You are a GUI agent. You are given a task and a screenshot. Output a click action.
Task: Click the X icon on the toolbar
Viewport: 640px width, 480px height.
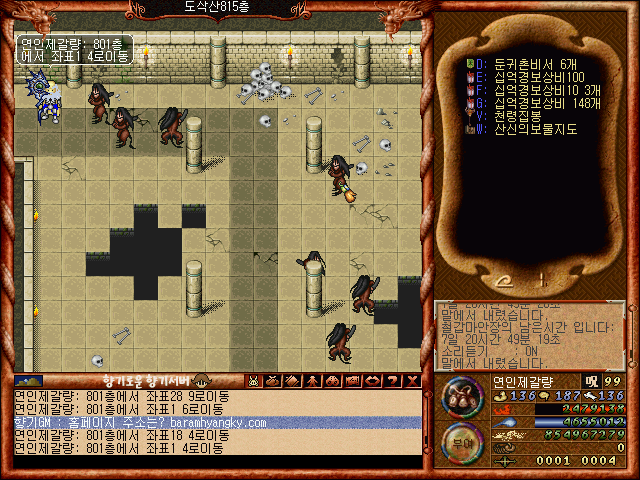[x=412, y=380]
